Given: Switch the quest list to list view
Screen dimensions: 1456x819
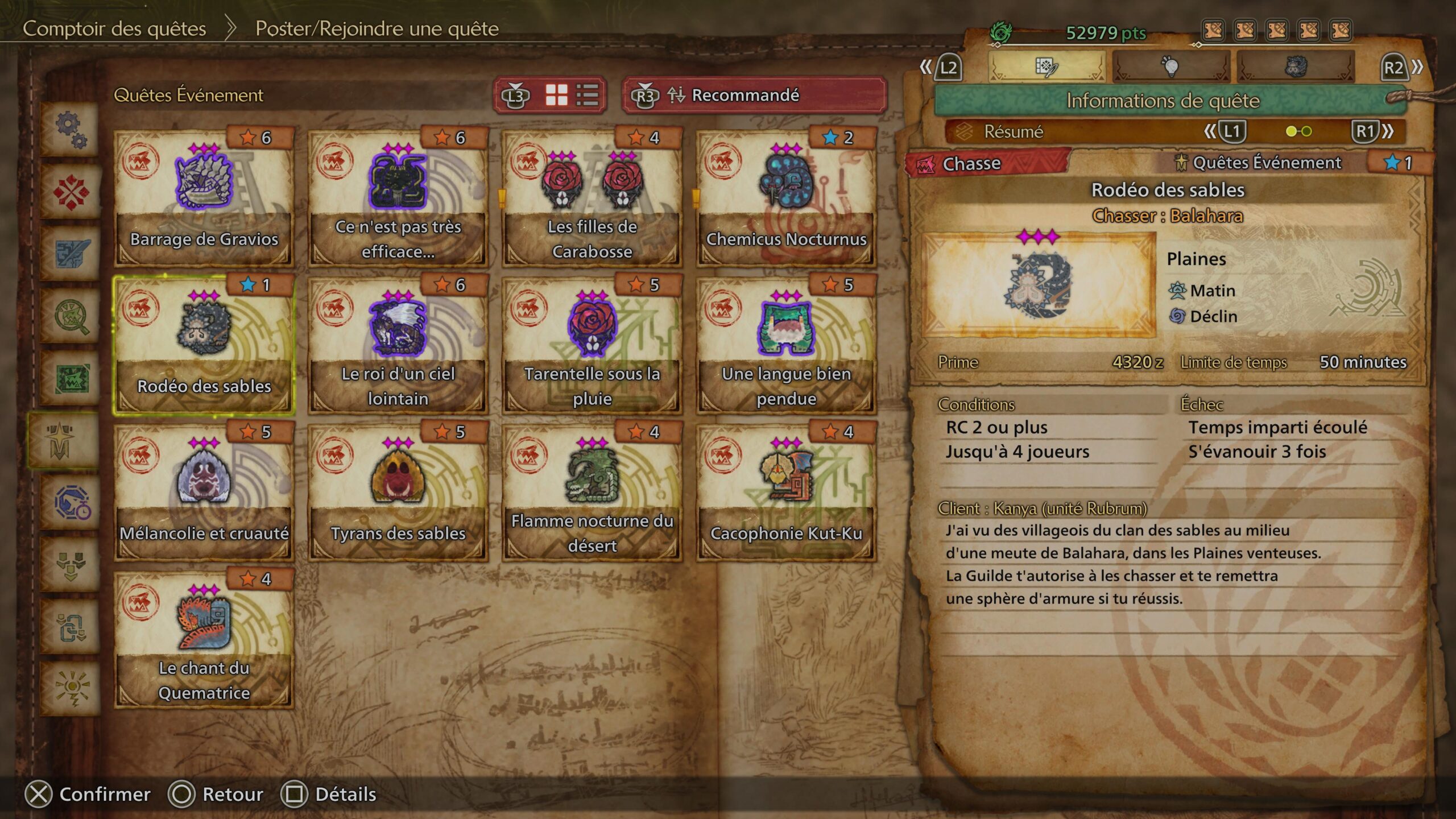Looking at the screenshot, I should click(587, 95).
